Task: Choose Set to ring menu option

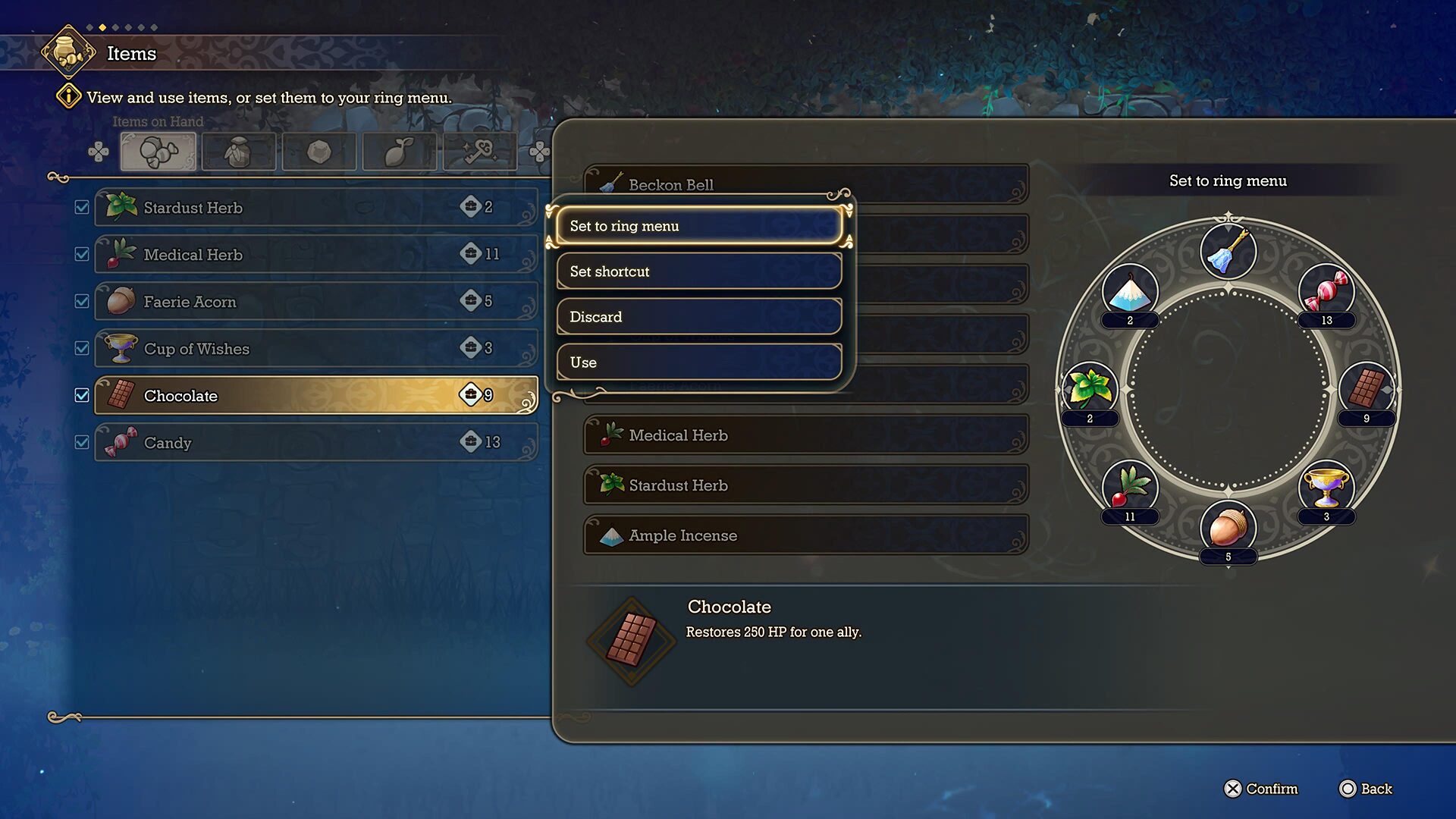Action: coord(698,226)
